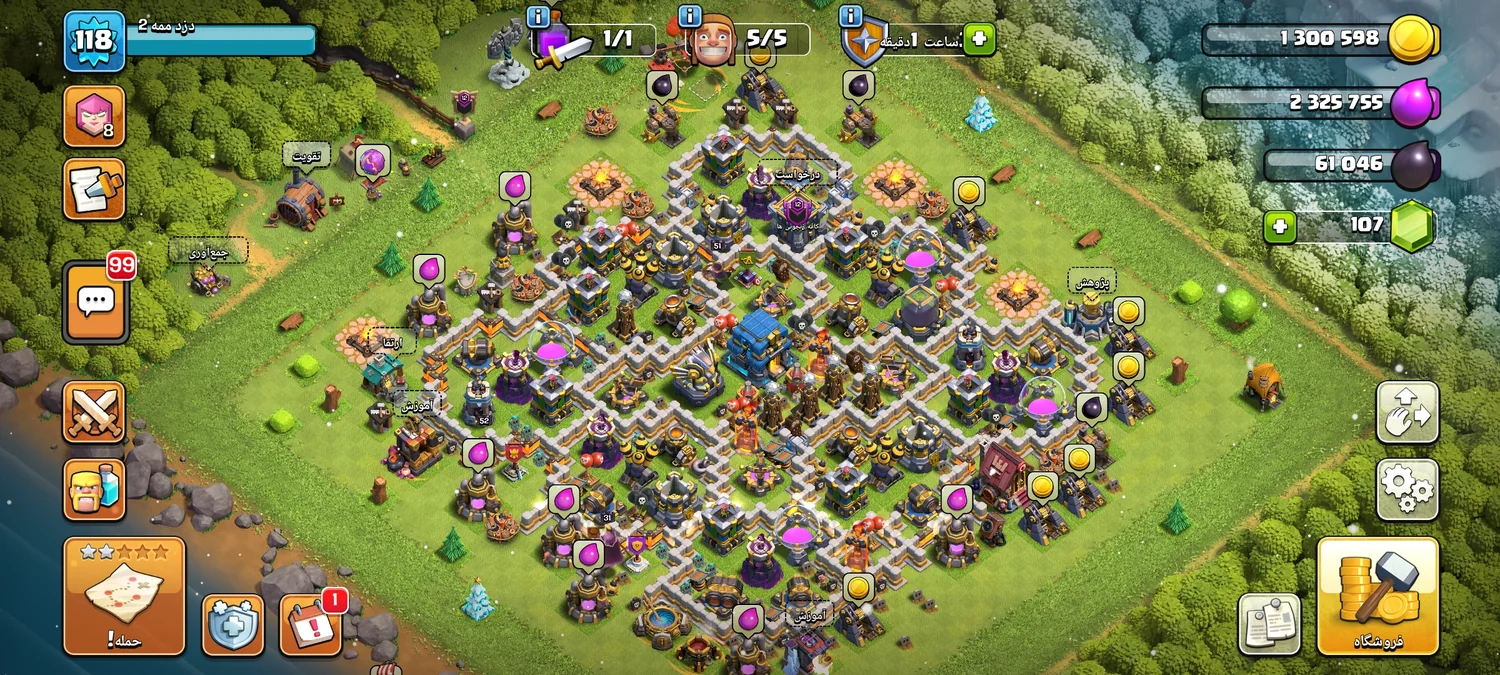Screen dimensions: 1500x675
Task: Extend shield time with green plus
Action: [979, 40]
